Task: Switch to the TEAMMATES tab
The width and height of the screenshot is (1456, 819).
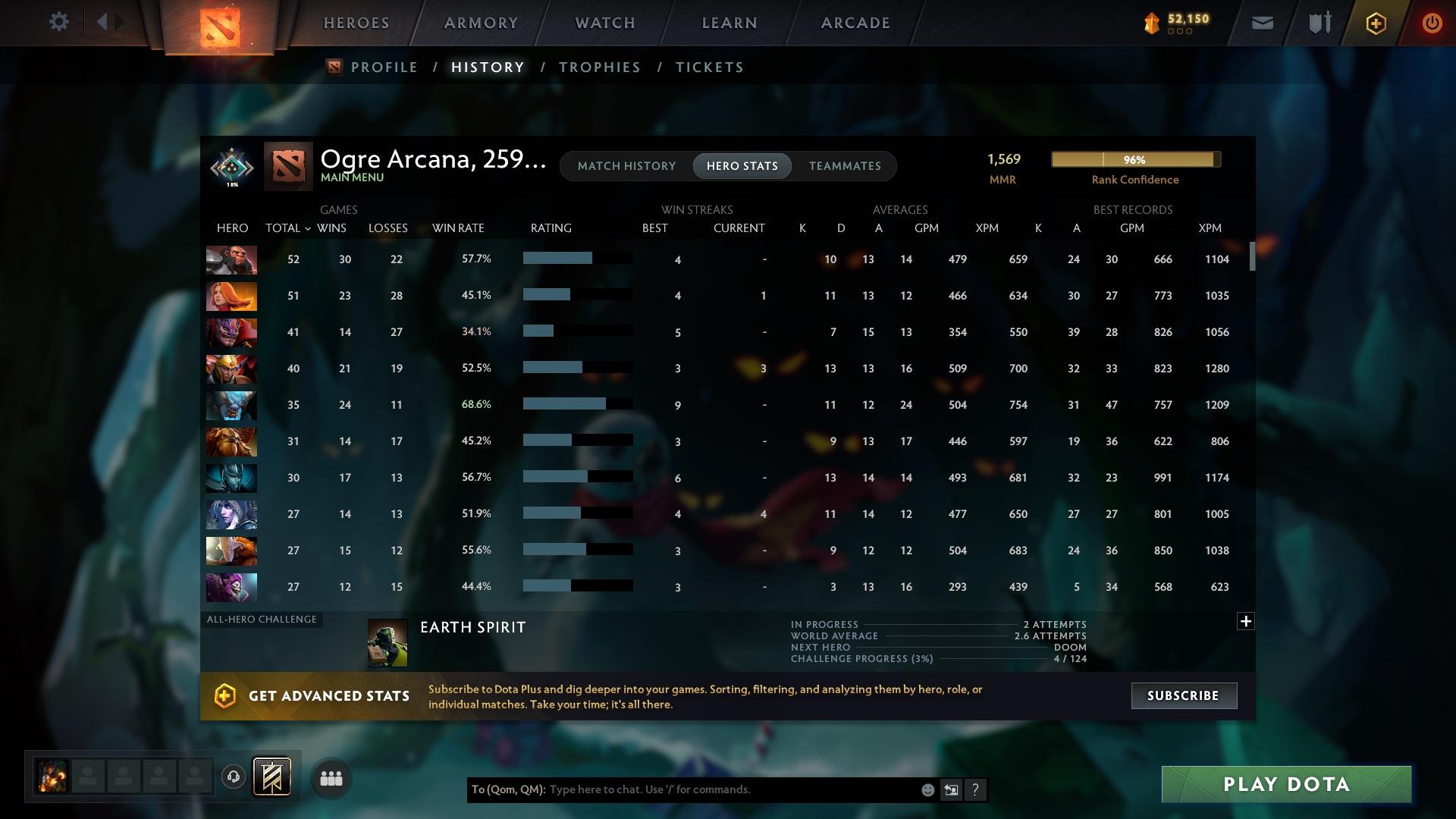Action: pos(844,165)
